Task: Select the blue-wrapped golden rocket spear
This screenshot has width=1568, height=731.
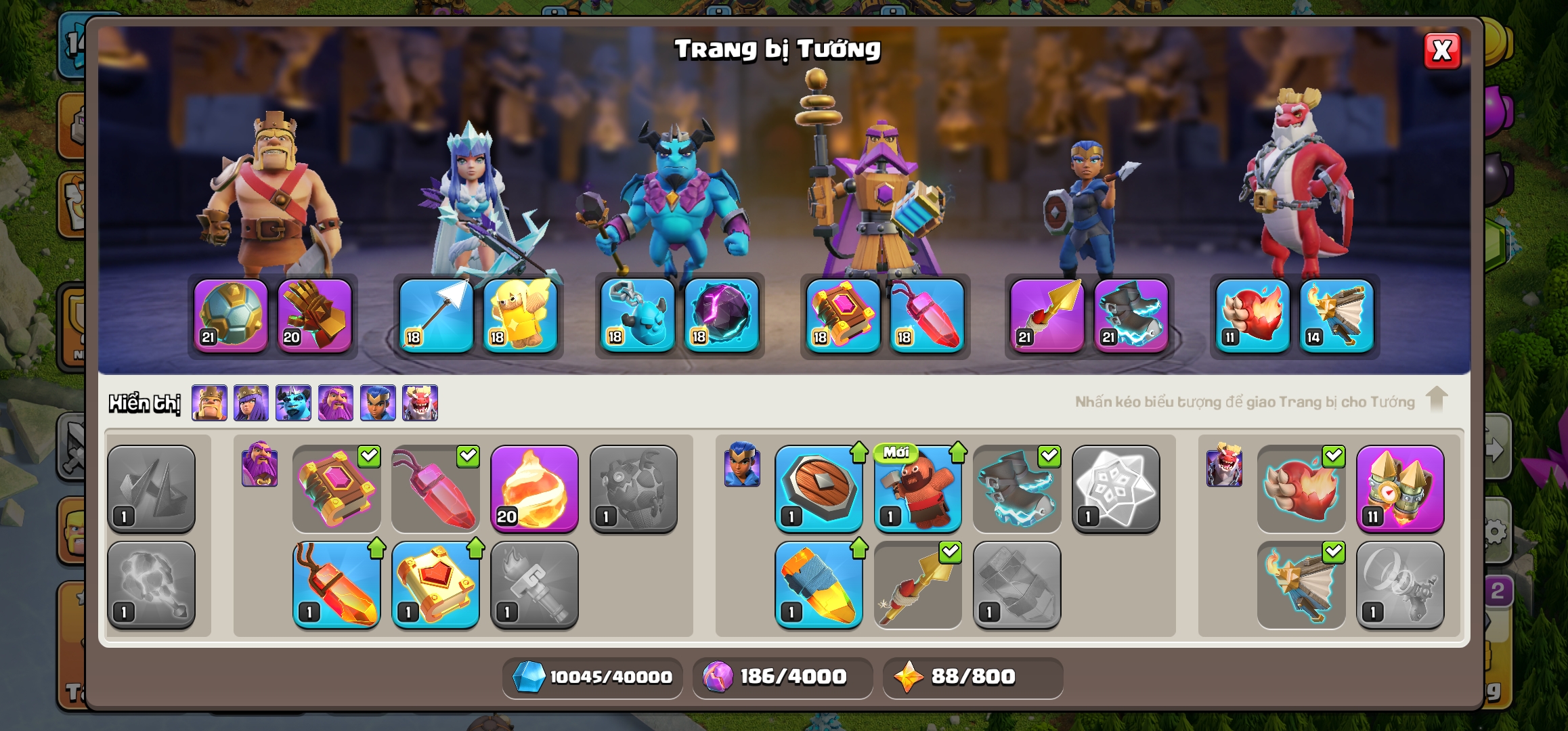Action: (819, 585)
